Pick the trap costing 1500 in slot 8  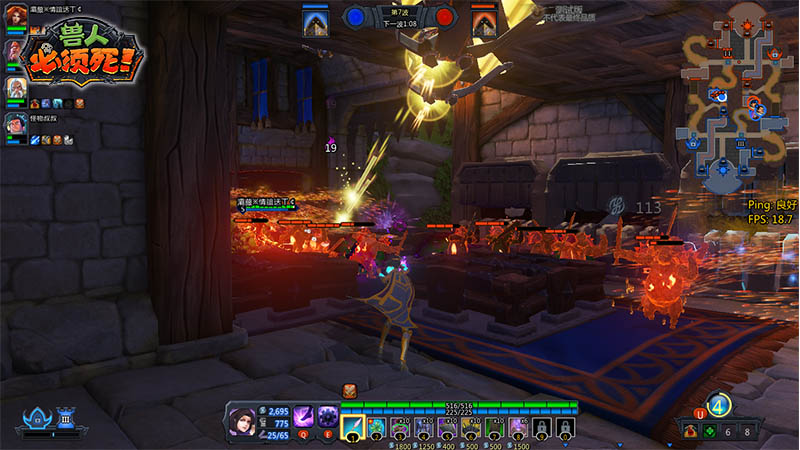pos(518,427)
